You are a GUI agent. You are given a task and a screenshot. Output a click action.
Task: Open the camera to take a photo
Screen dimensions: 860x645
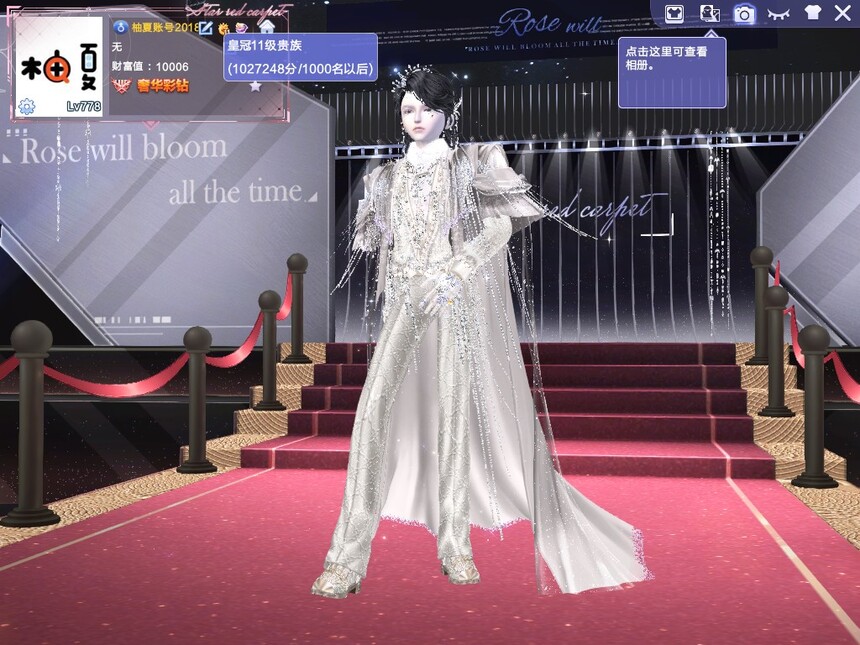point(744,13)
